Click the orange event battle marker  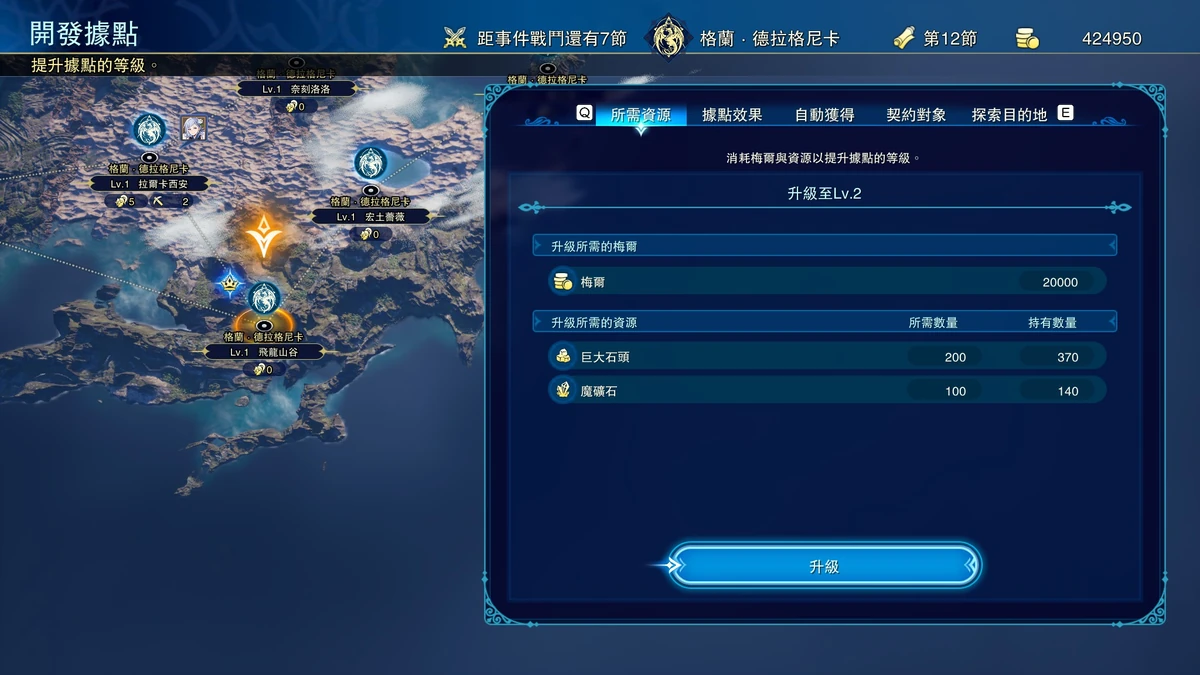click(262, 234)
